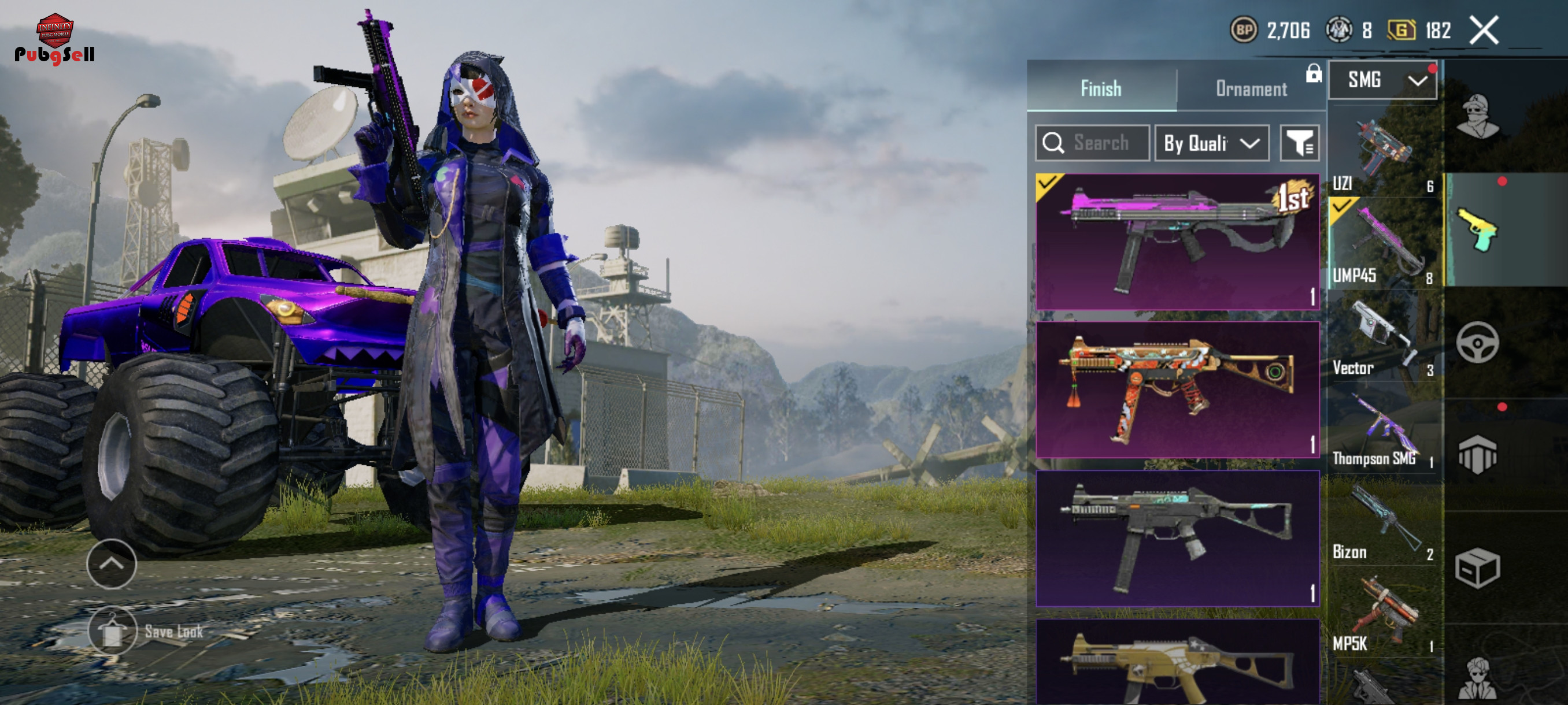The width and height of the screenshot is (1568, 705).
Task: Choose UZI from the weapon list
Action: pos(1383,152)
